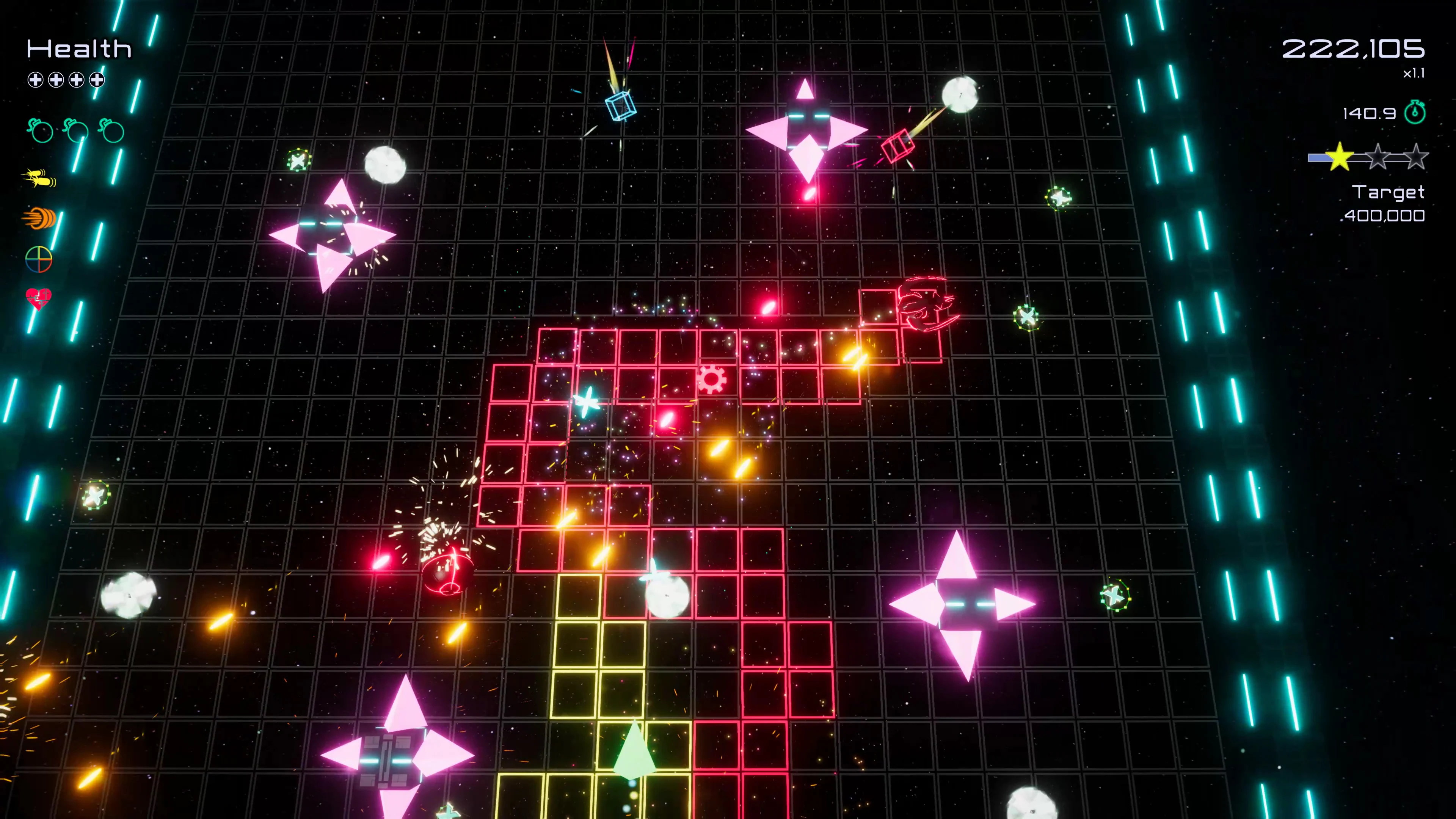
Task: Select the orange speed boost icon
Action: point(39,218)
